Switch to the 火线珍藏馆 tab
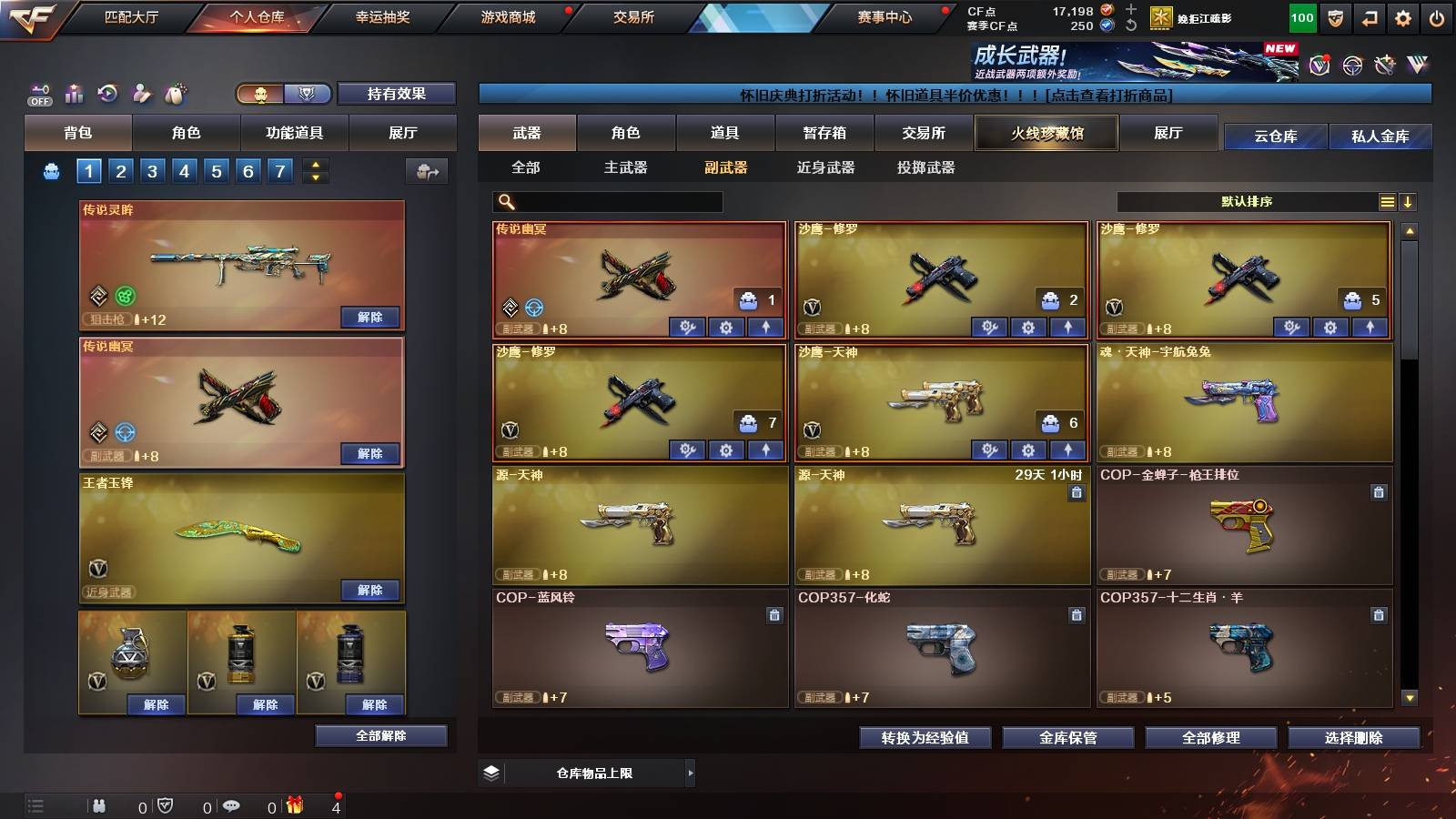The image size is (1456, 819). click(x=1046, y=133)
